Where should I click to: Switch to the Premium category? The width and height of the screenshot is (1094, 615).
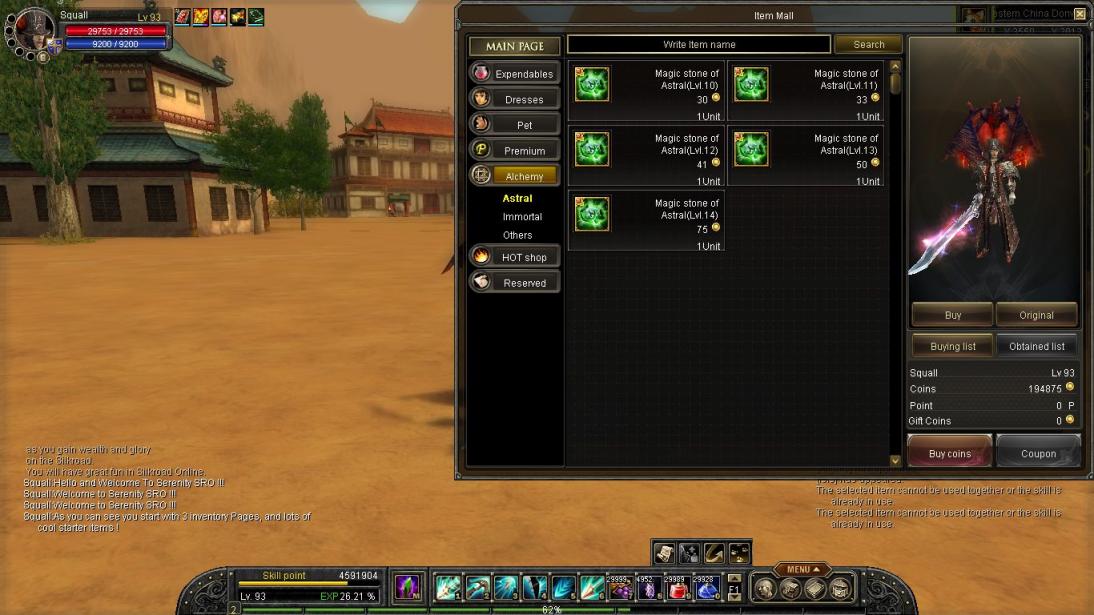514,150
